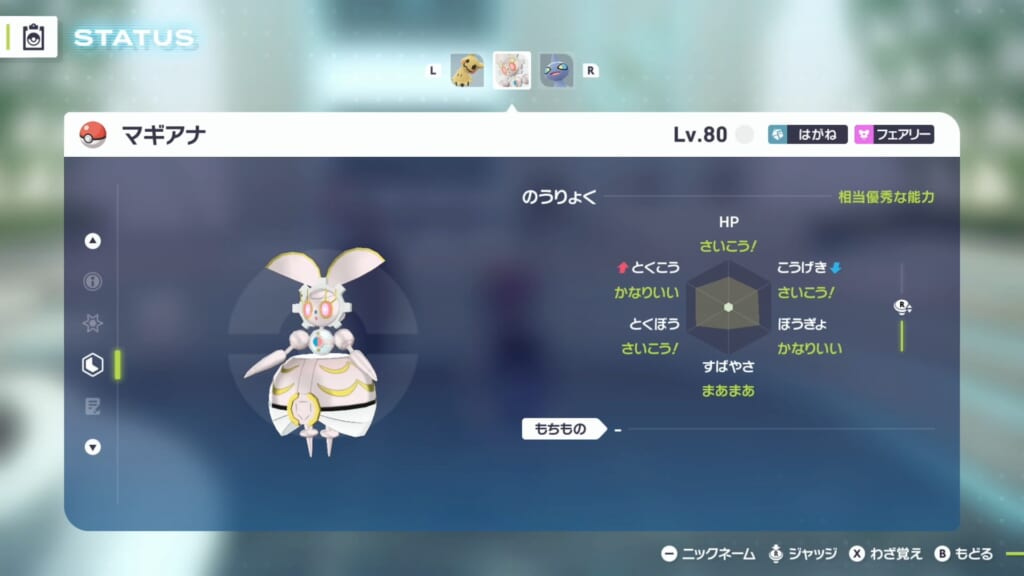Switch to the blue Shuppet party thumbnail
The image size is (1024, 576).
(x=557, y=70)
